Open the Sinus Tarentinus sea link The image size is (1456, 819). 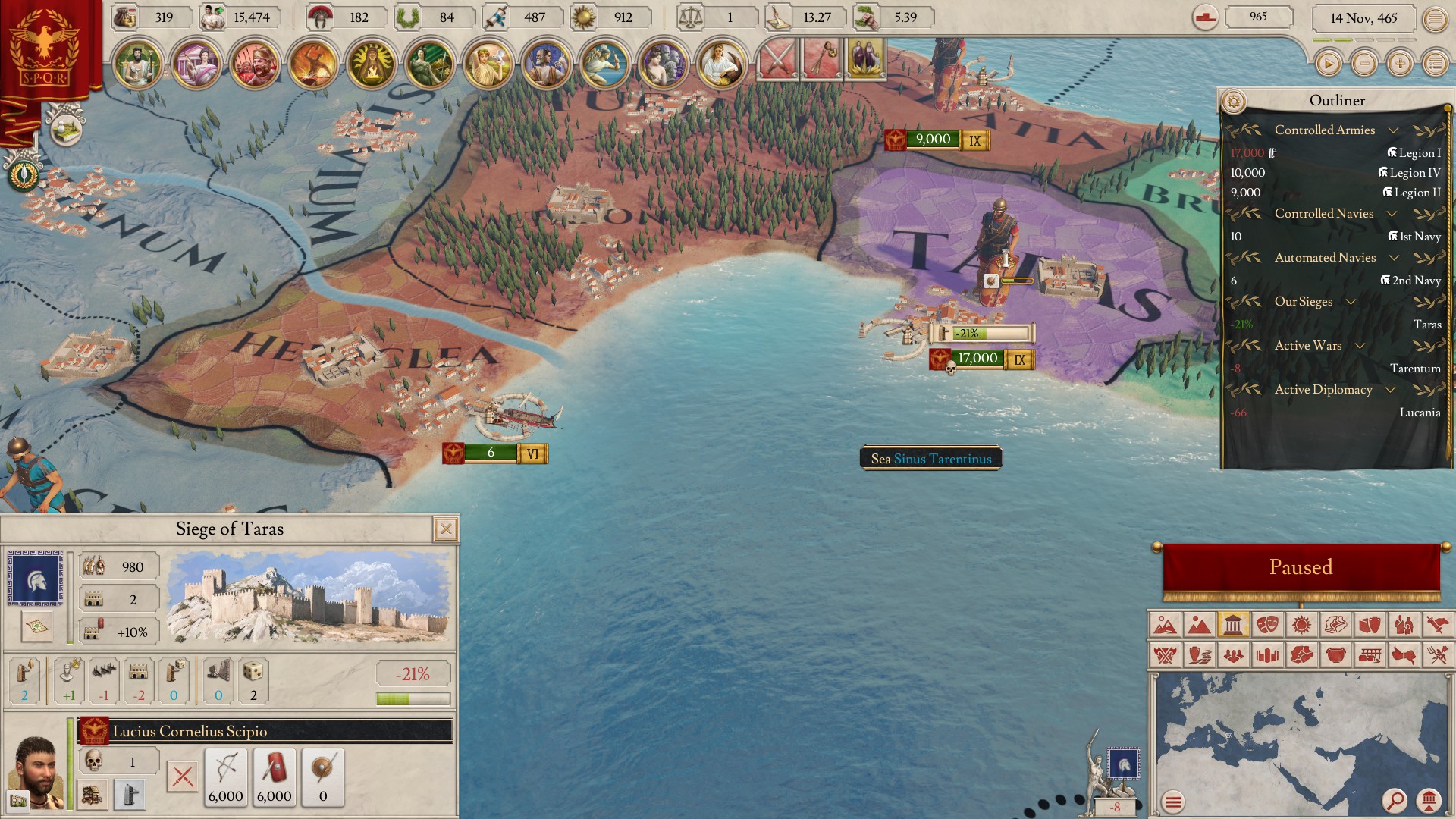point(945,458)
